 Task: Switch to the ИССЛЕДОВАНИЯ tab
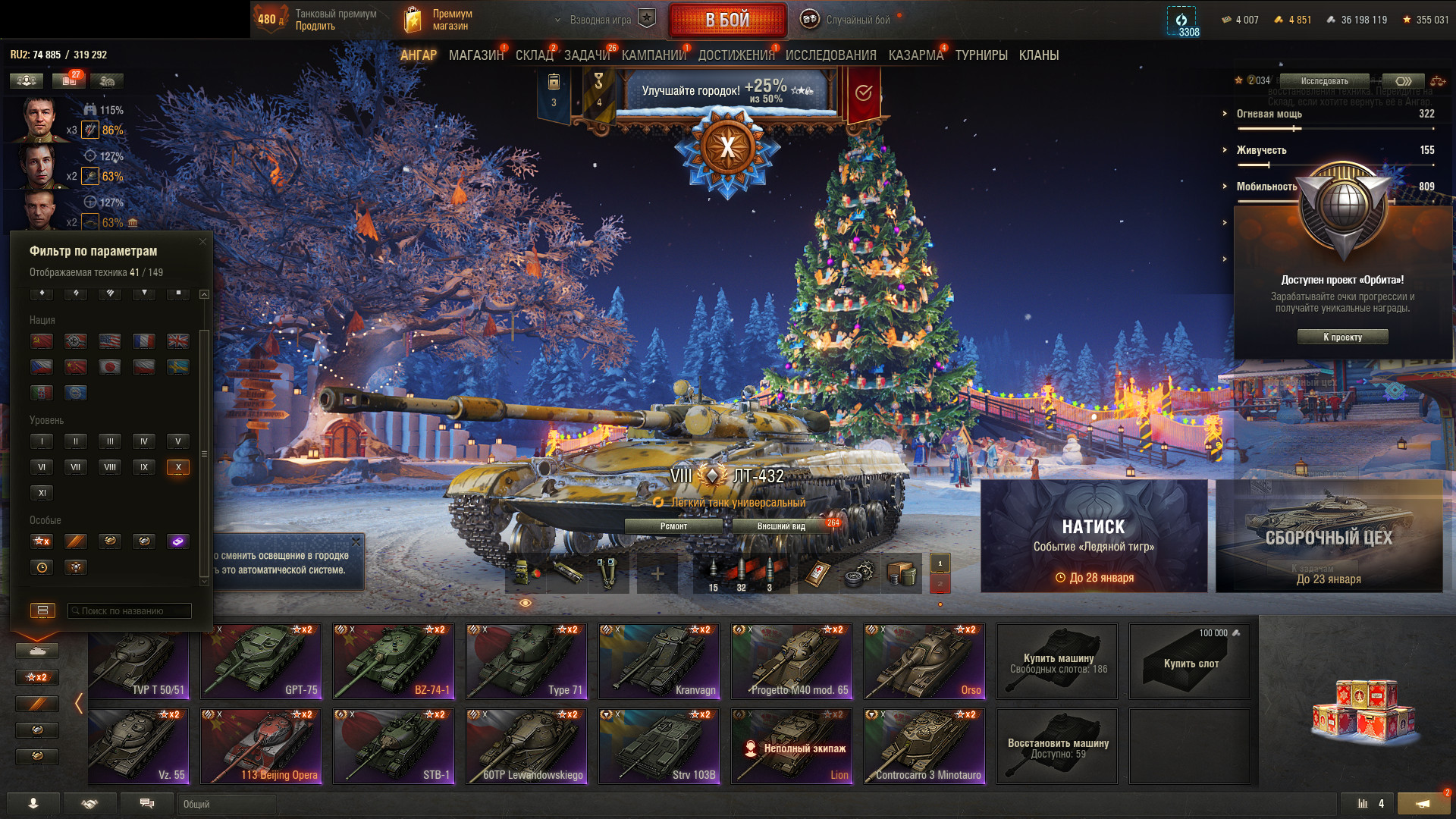(x=830, y=55)
